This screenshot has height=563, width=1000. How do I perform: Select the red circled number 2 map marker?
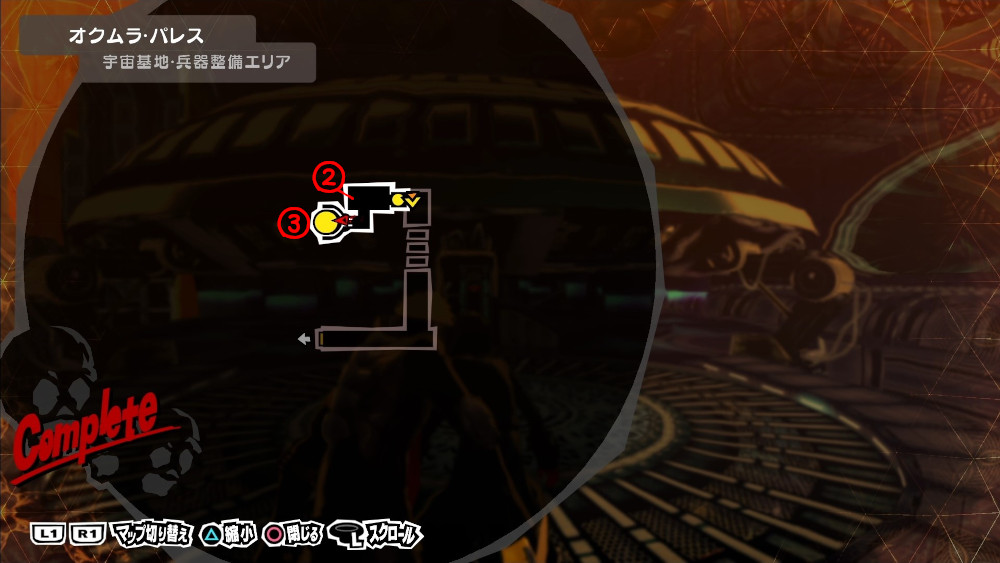click(x=327, y=178)
